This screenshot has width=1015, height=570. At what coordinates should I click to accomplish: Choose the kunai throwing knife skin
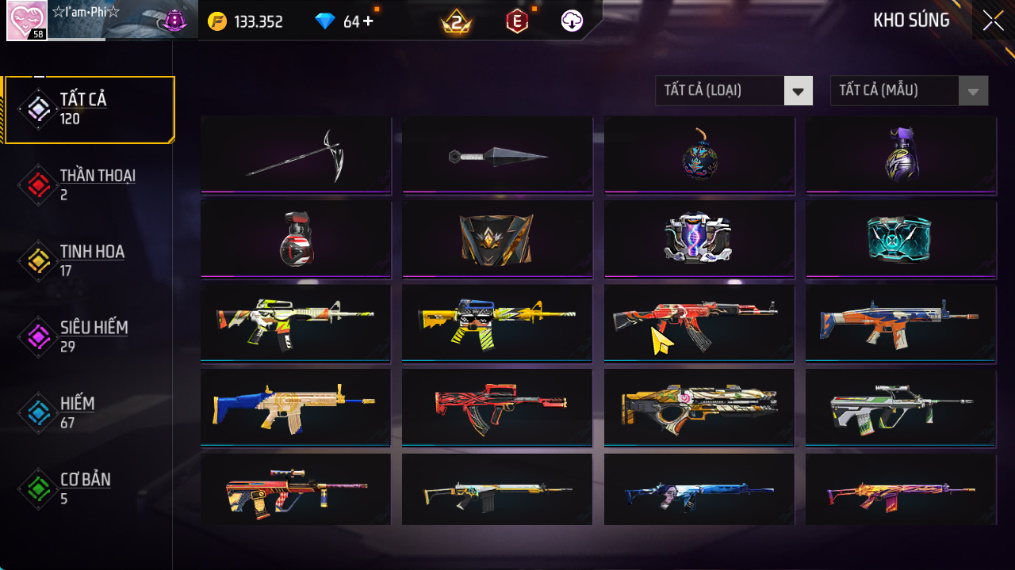tap(498, 156)
